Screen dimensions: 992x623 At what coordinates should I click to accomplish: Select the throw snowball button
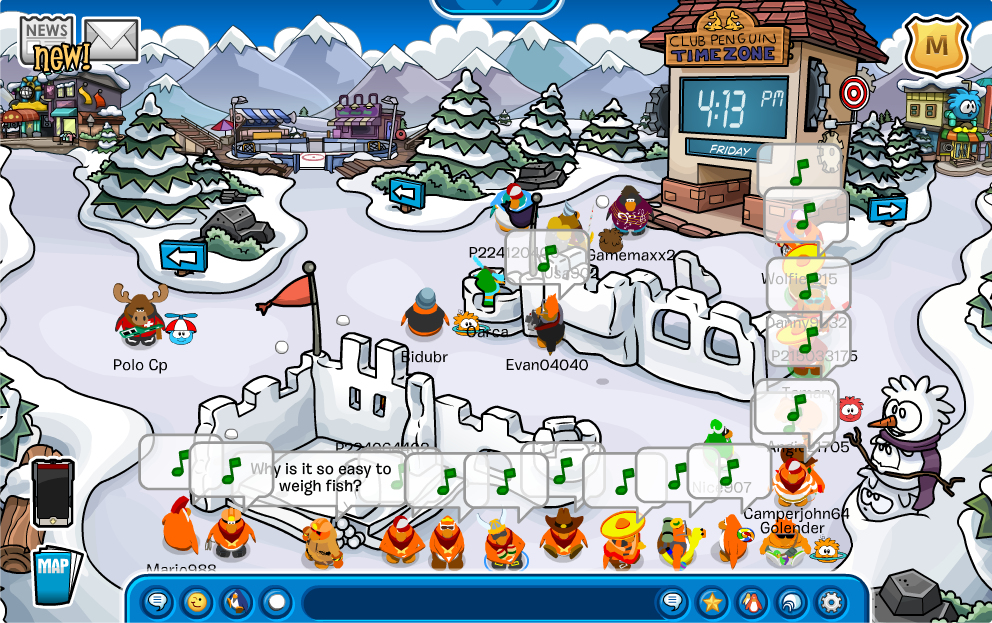[x=275, y=602]
